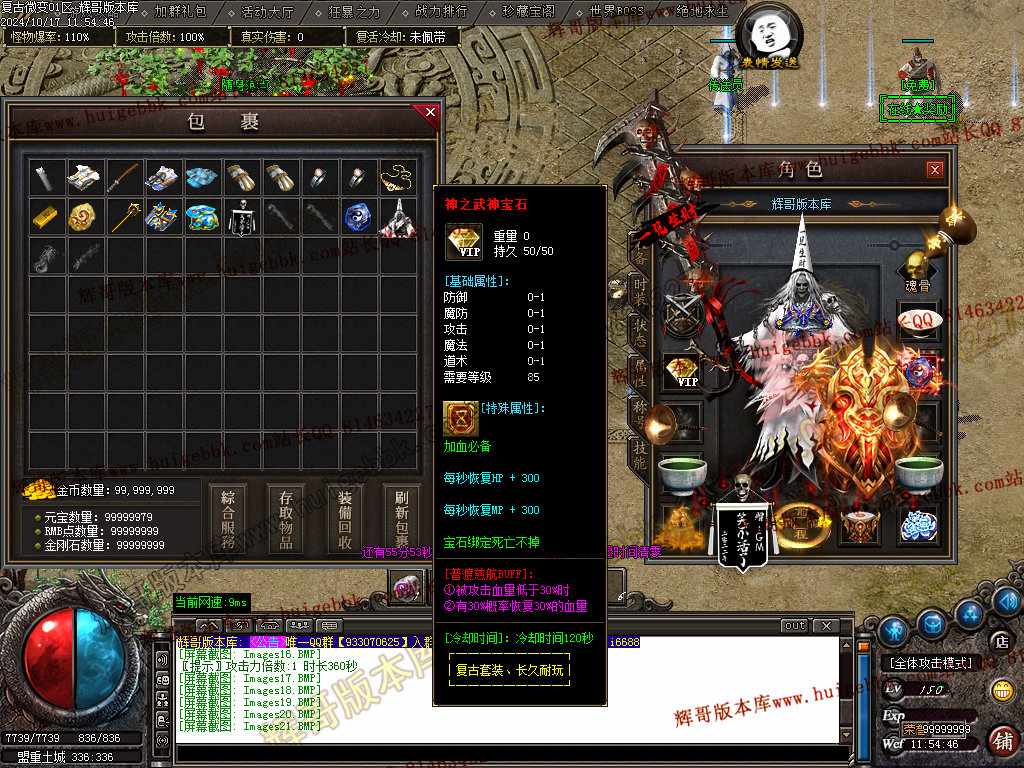Screen dimensions: 1024x768
Task: Select the gold bar in the bag
Action: point(44,216)
